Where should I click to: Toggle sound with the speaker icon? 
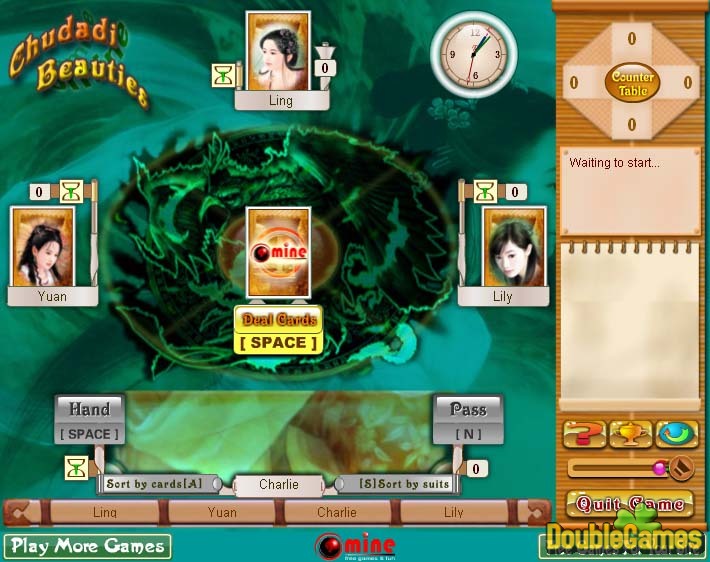coord(683,466)
